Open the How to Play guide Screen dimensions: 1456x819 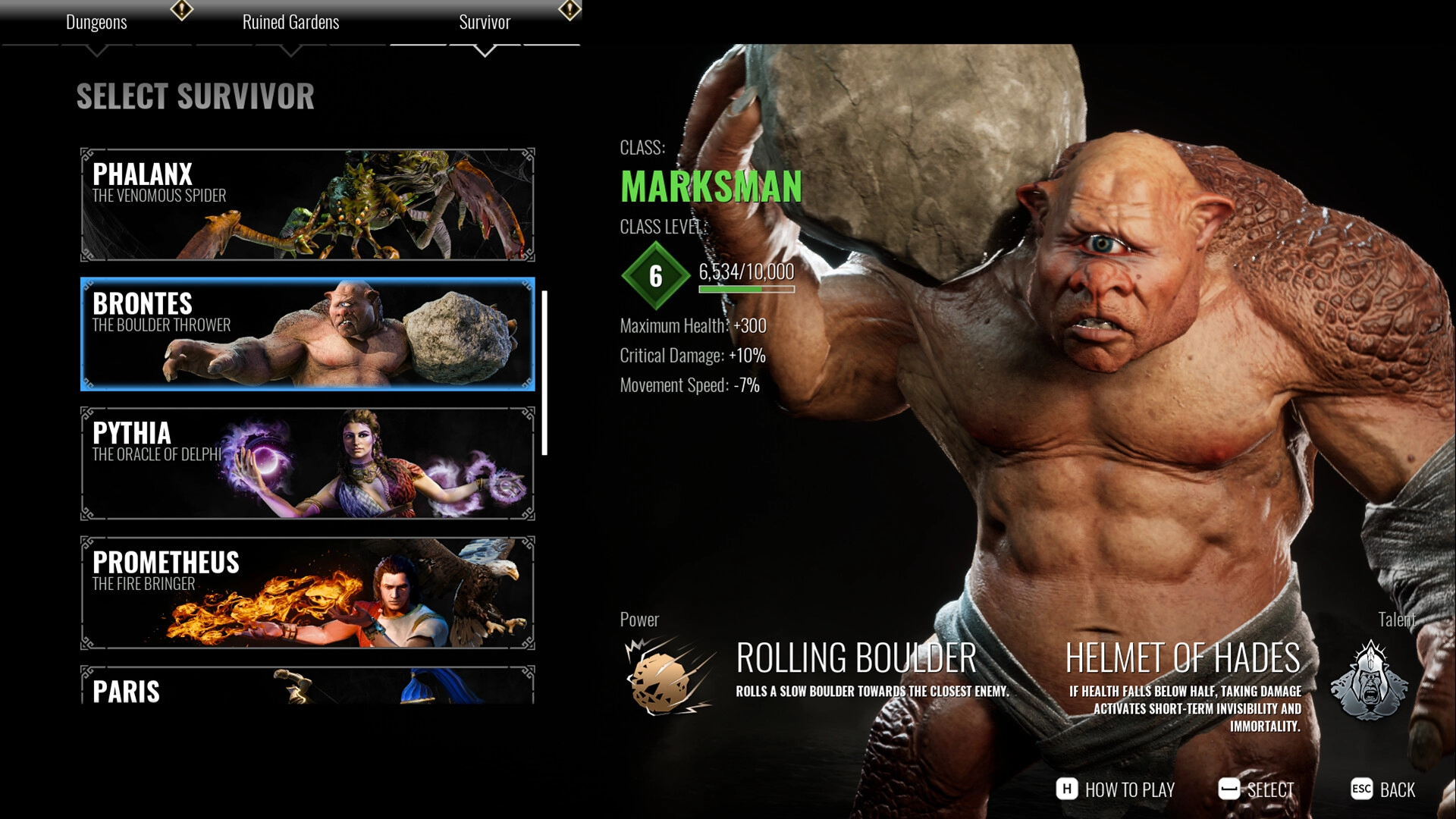click(1116, 789)
